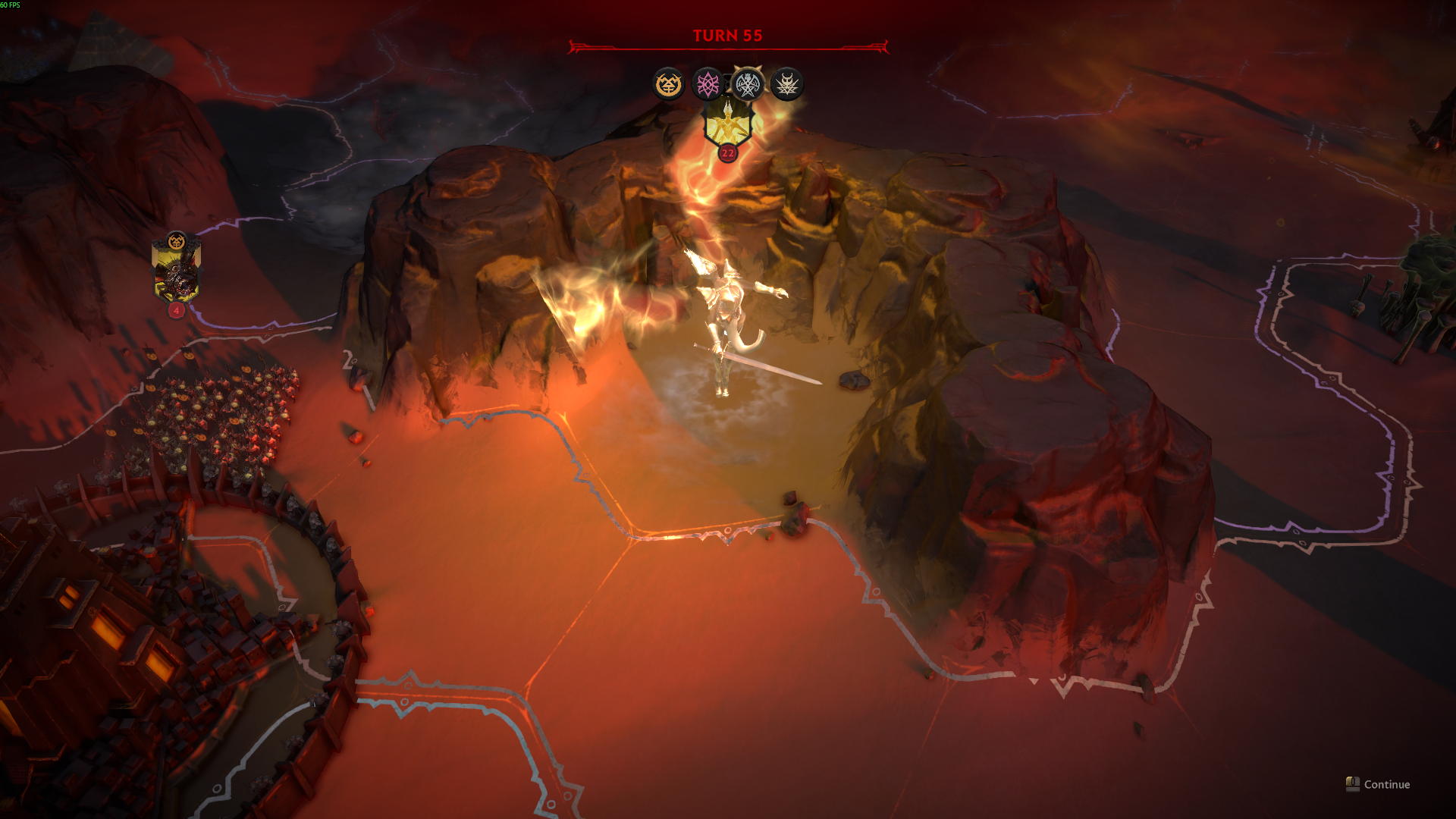
Task: Select the pink archfiend sigil
Action: 708,84
